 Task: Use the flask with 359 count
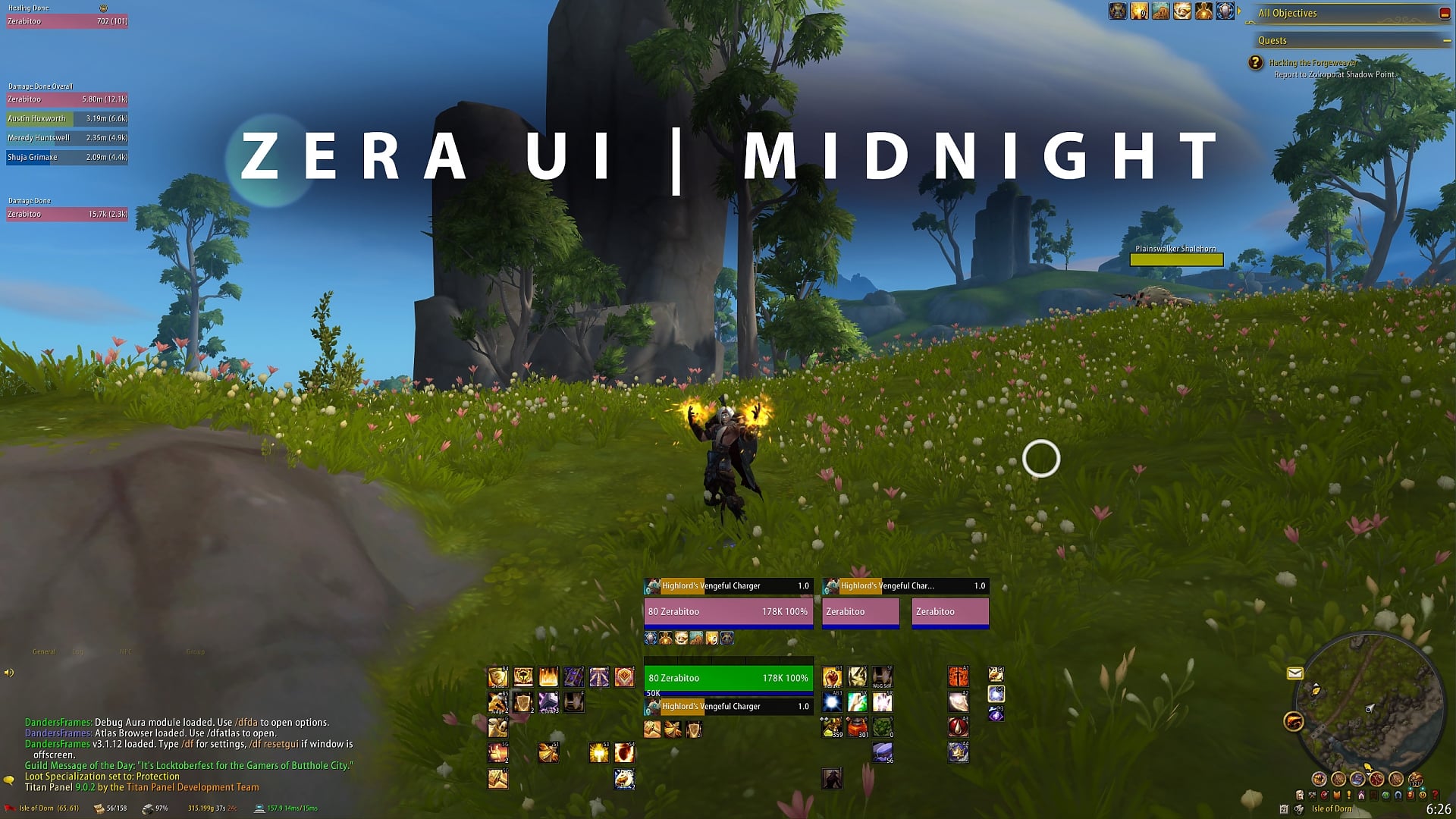pyautogui.click(x=831, y=727)
